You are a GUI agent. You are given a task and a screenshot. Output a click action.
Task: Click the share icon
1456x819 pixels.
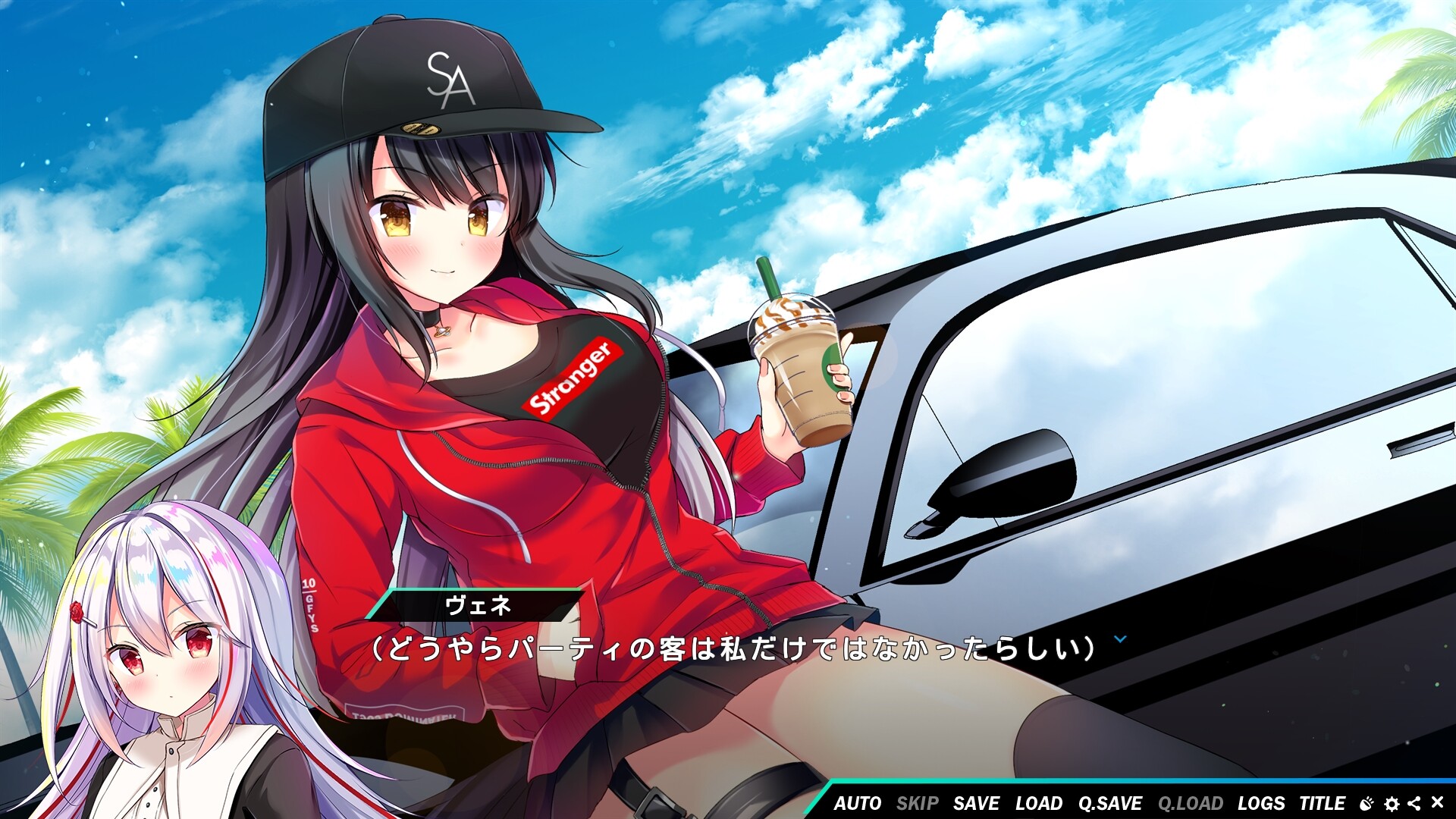click(x=1414, y=803)
